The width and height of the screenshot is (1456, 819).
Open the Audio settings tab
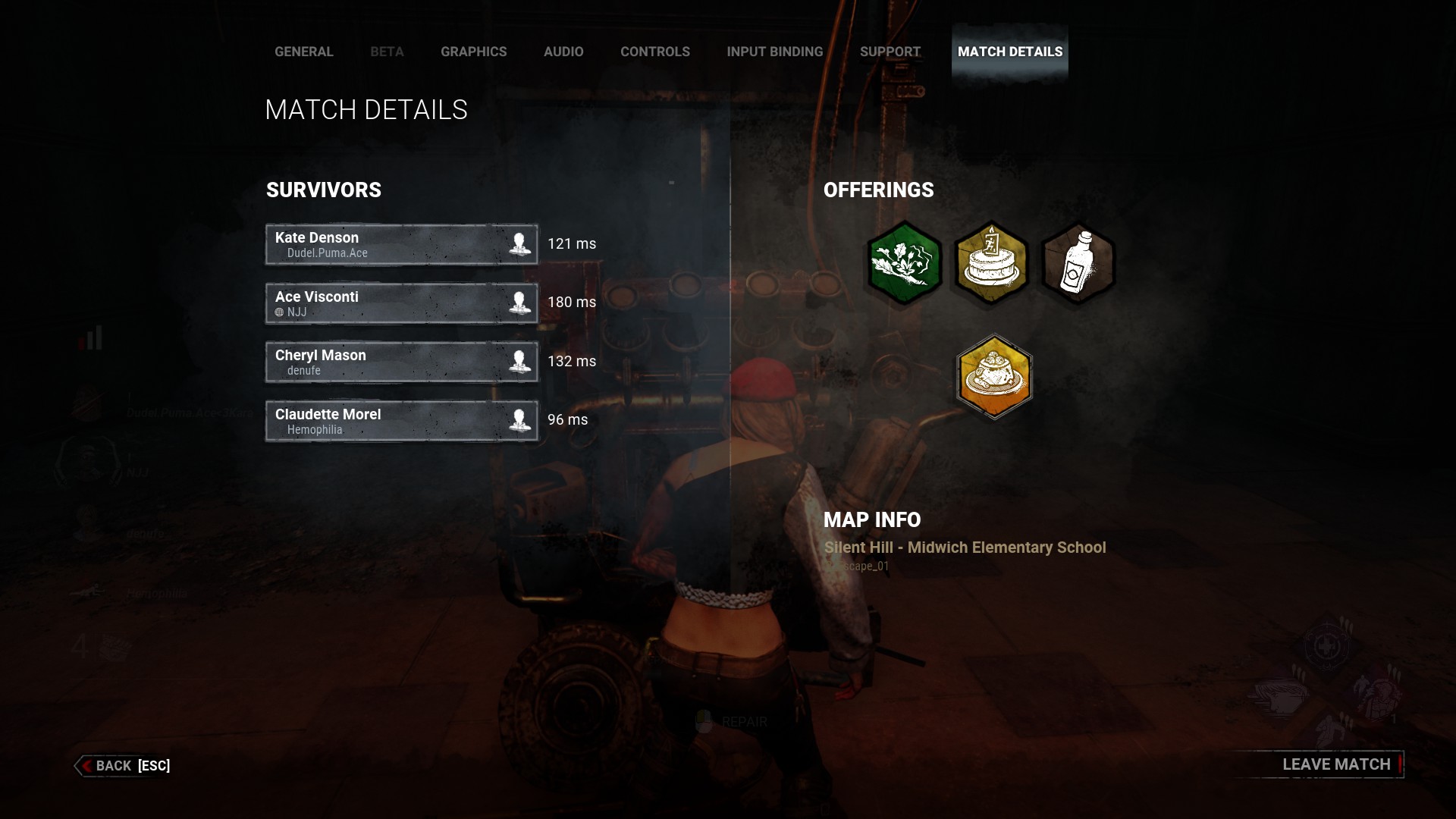coord(563,52)
